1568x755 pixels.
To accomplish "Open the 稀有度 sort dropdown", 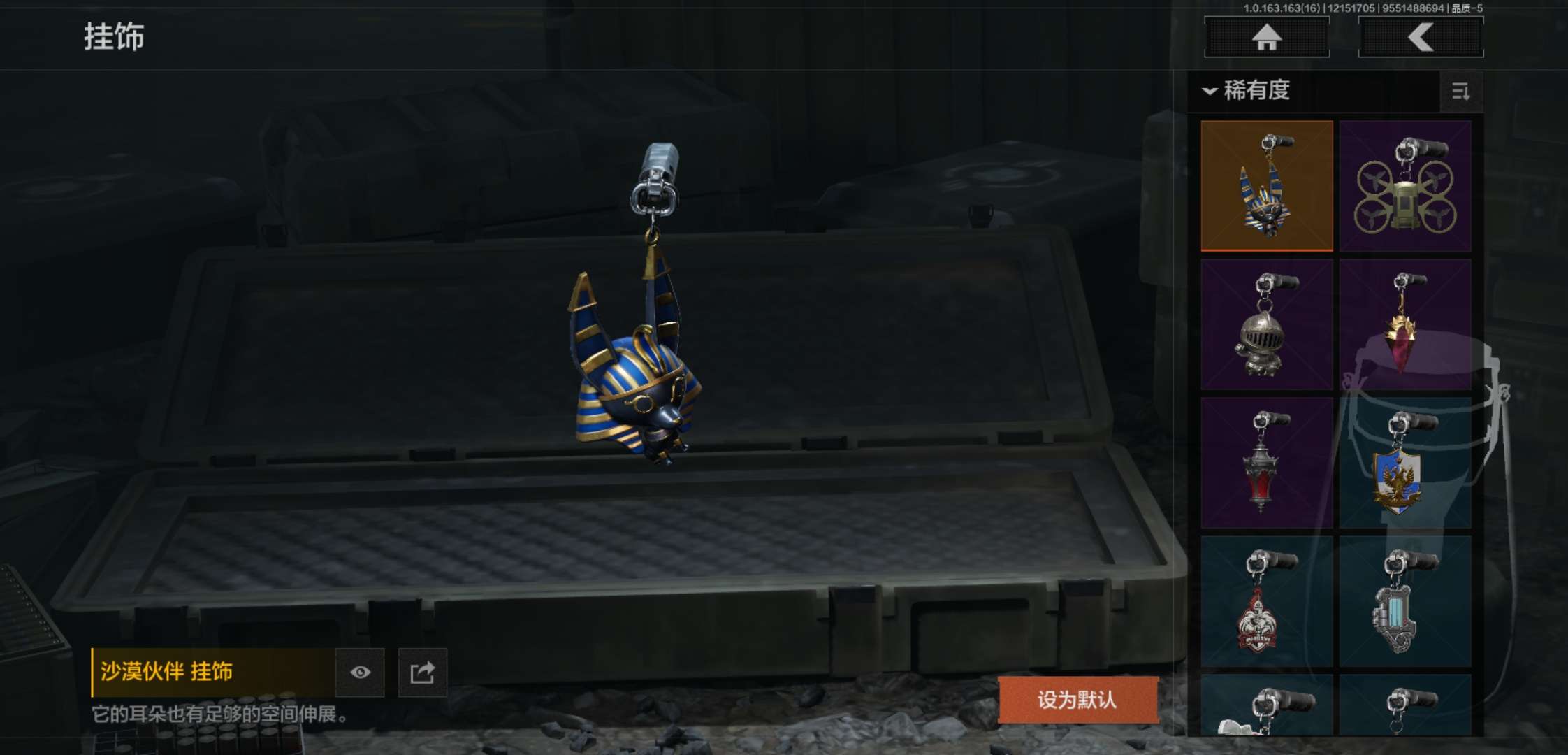I will point(1247,91).
